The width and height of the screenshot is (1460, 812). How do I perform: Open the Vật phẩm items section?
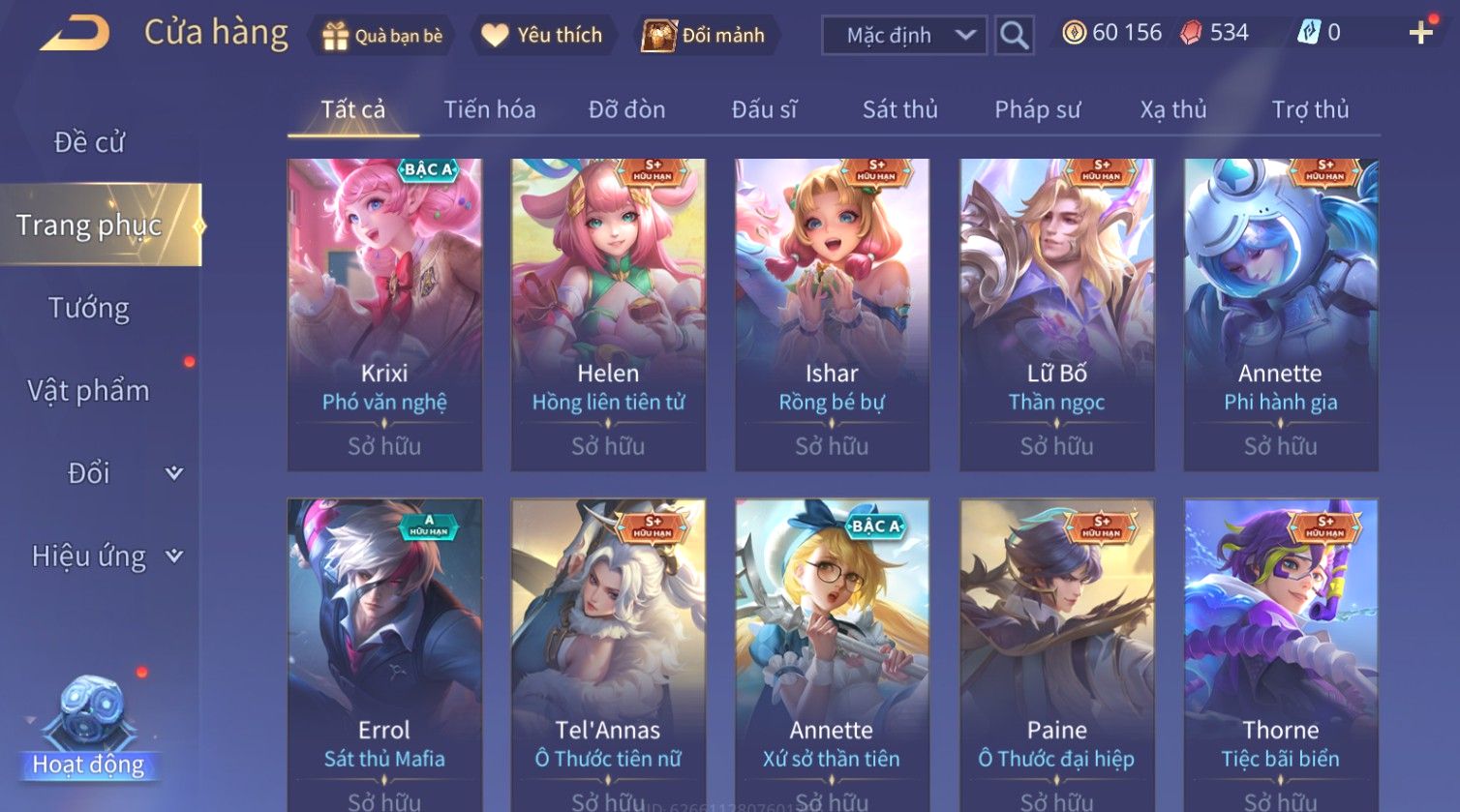[89, 391]
